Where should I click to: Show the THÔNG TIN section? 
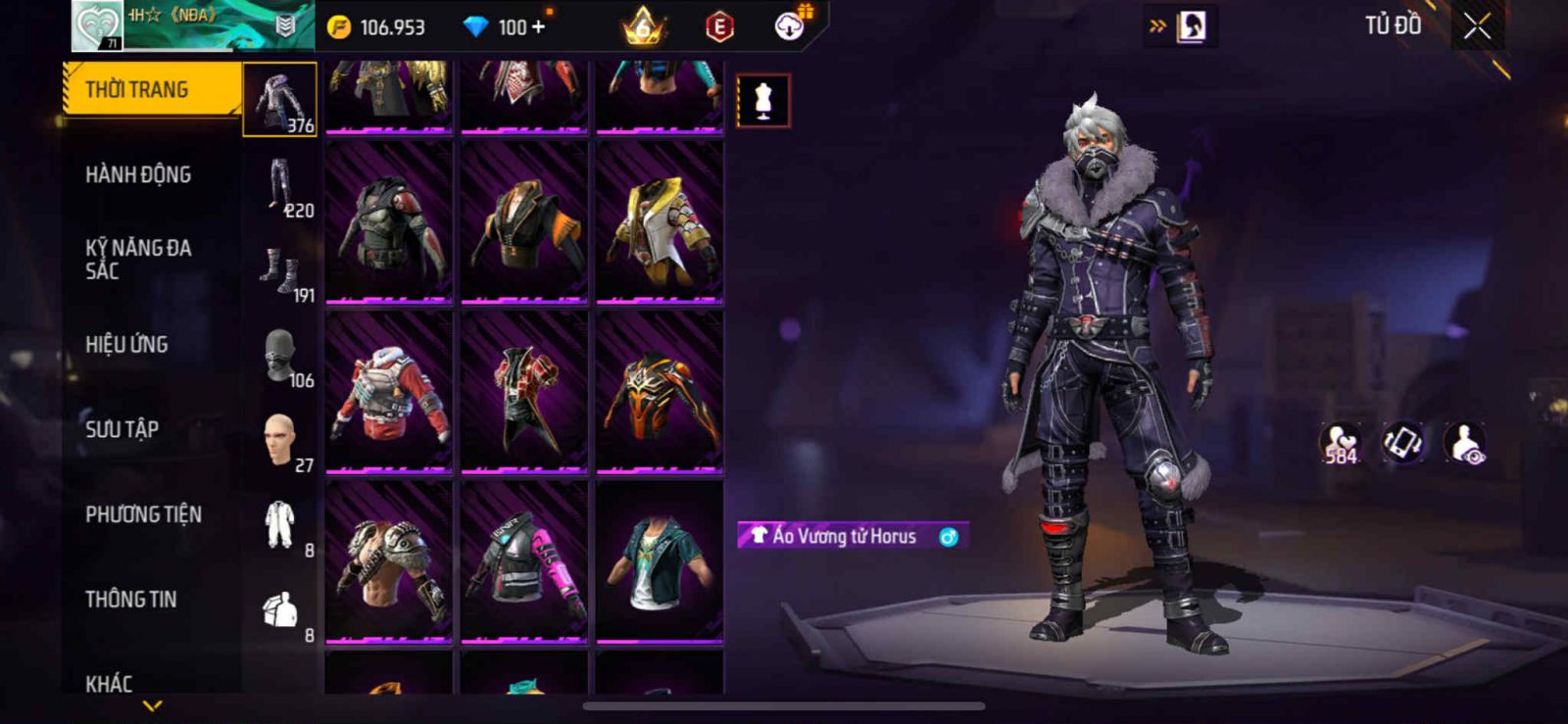coord(131,600)
